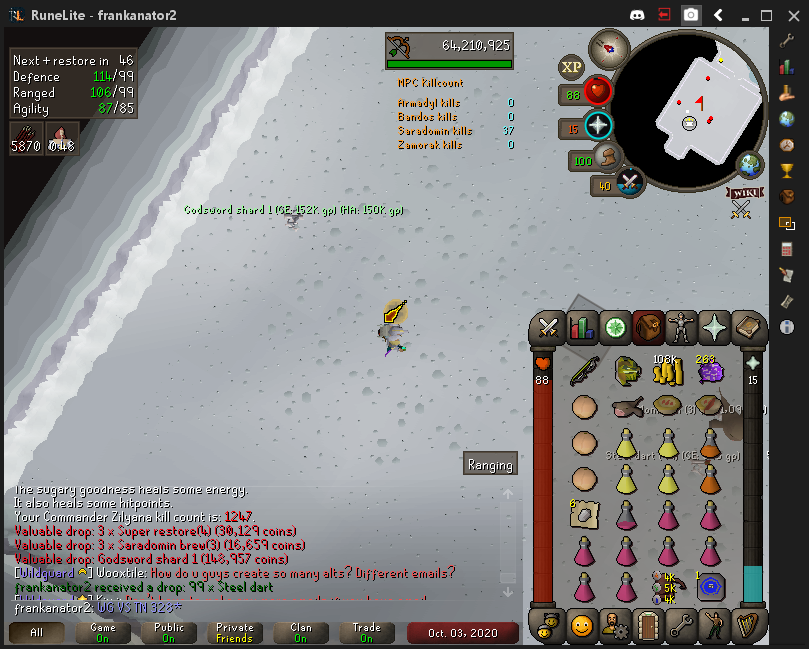Open the Combat Options tab
809x649 pixels.
pos(548,327)
